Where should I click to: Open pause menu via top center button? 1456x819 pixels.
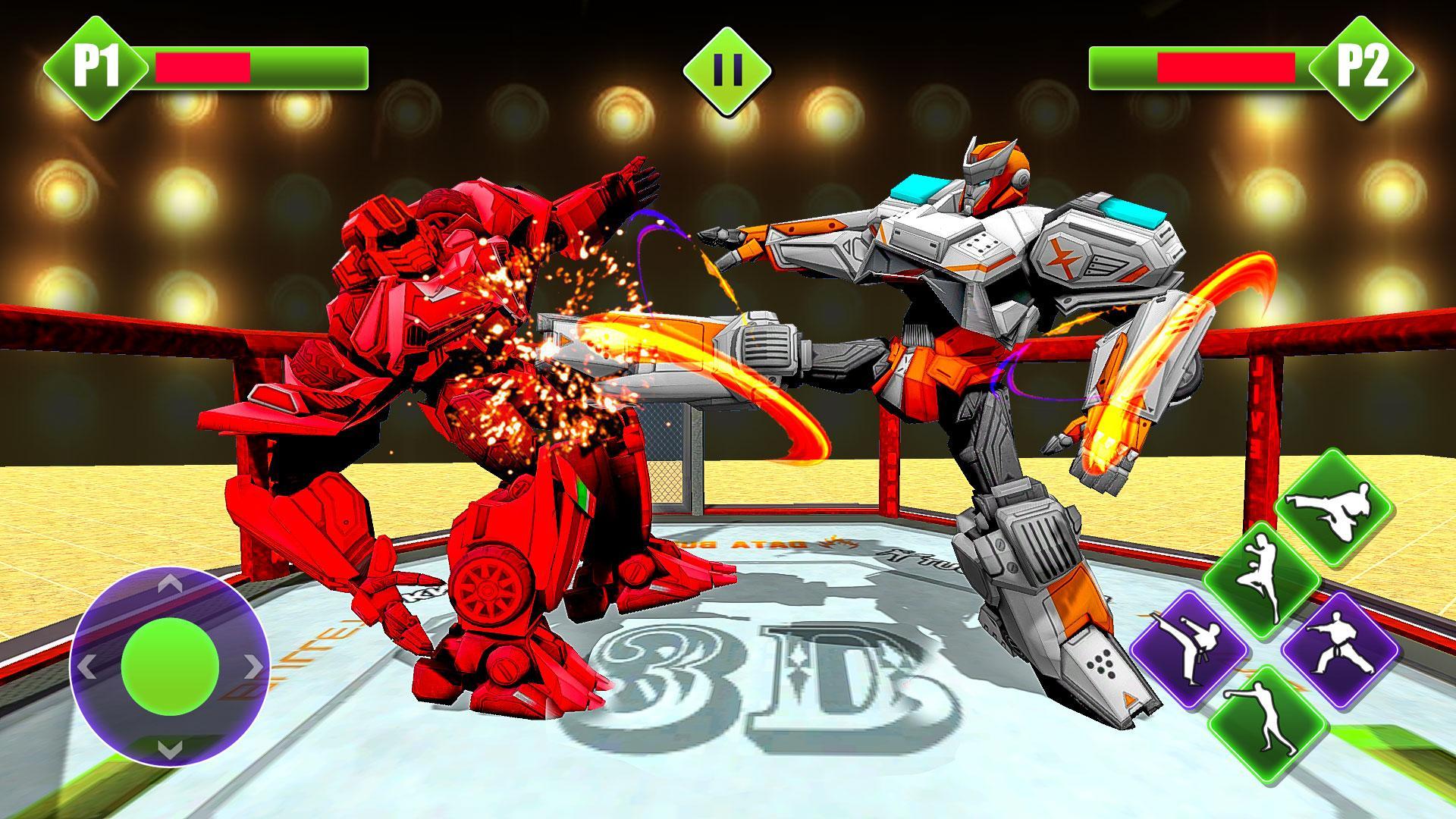click(726, 68)
